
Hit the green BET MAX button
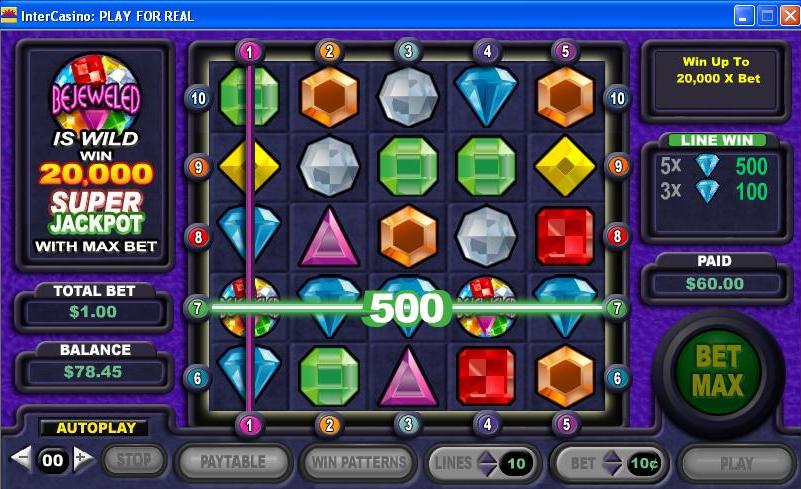click(717, 370)
